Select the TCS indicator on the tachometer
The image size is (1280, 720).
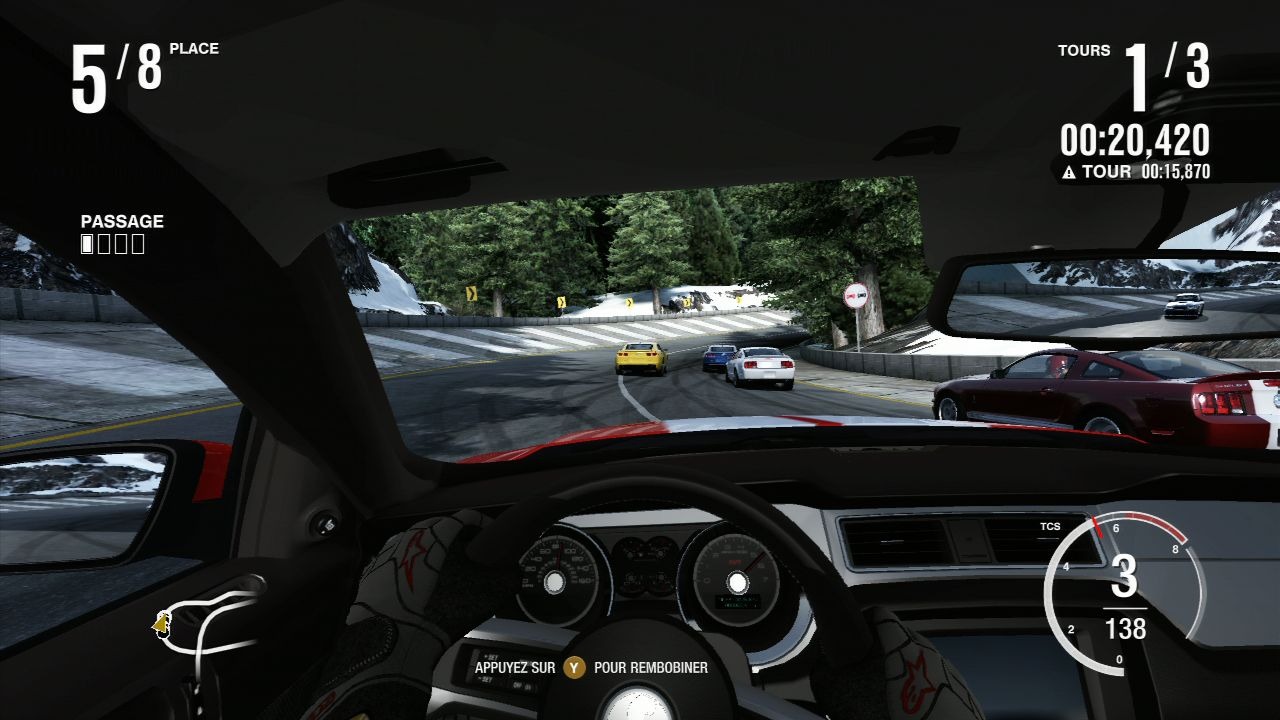pyautogui.click(x=1050, y=526)
